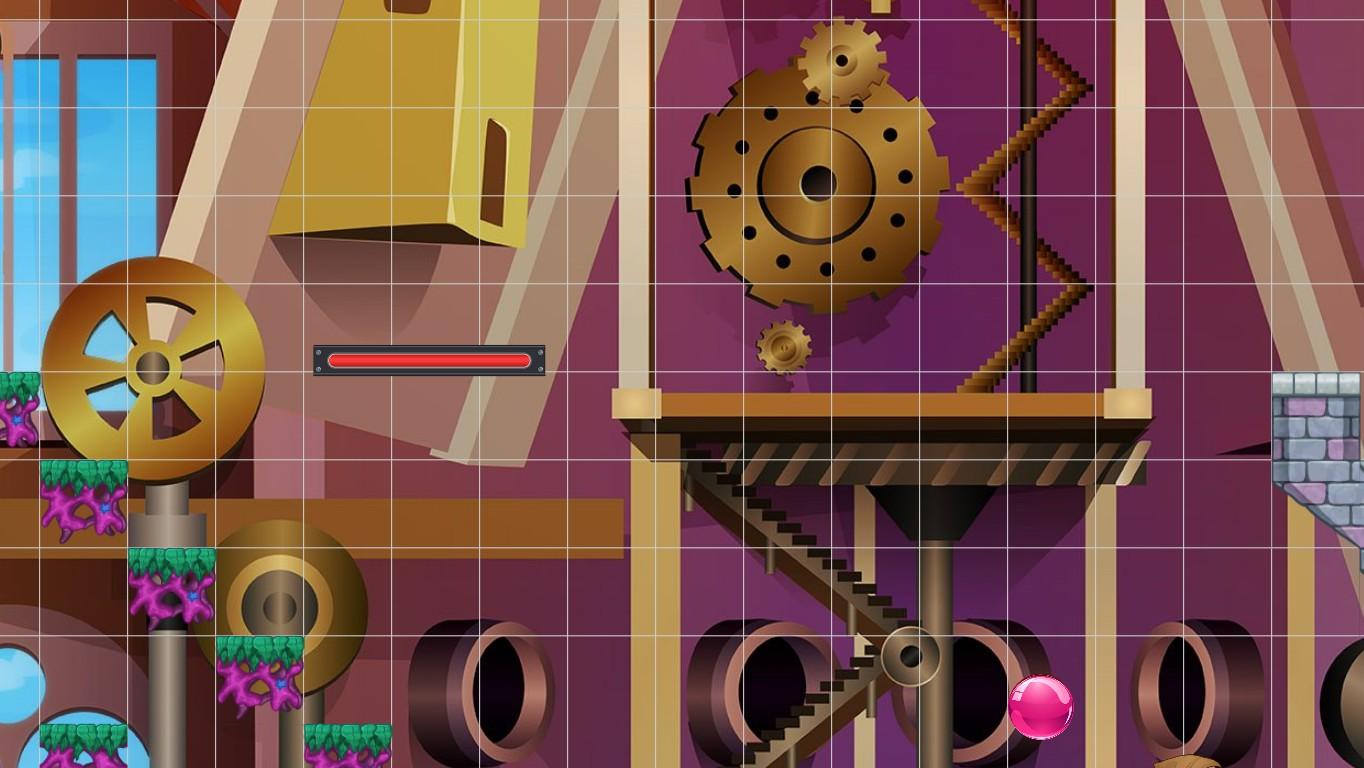The image size is (1364, 768).
Task: Click the red health bar
Action: coord(430,360)
